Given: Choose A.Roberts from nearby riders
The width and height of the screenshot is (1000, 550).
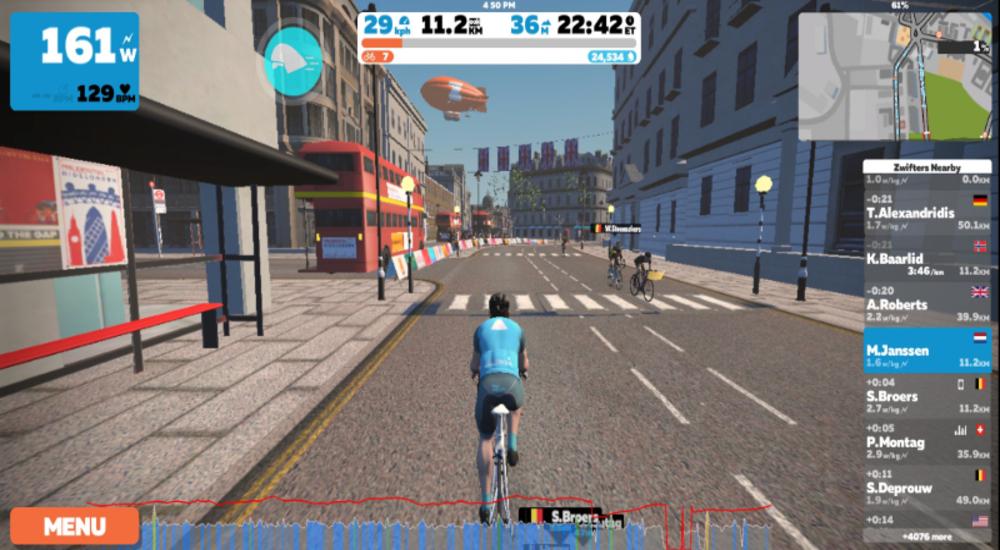Looking at the screenshot, I should pyautogui.click(x=928, y=304).
